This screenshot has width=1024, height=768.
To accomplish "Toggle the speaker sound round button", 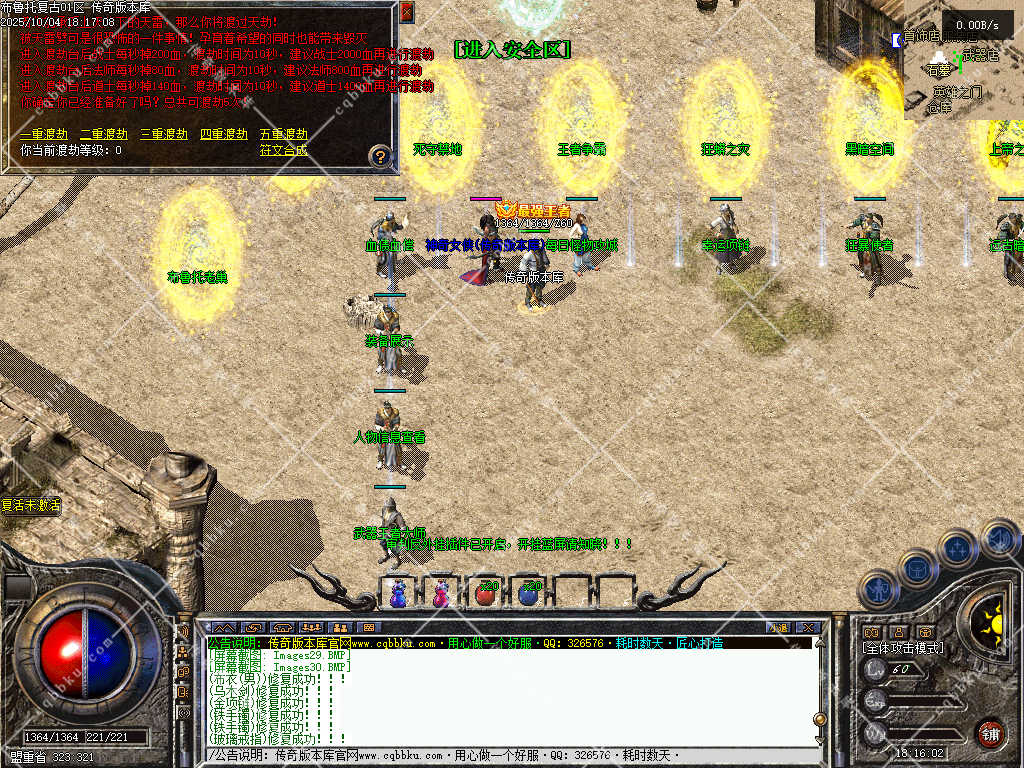I will coord(999,537).
